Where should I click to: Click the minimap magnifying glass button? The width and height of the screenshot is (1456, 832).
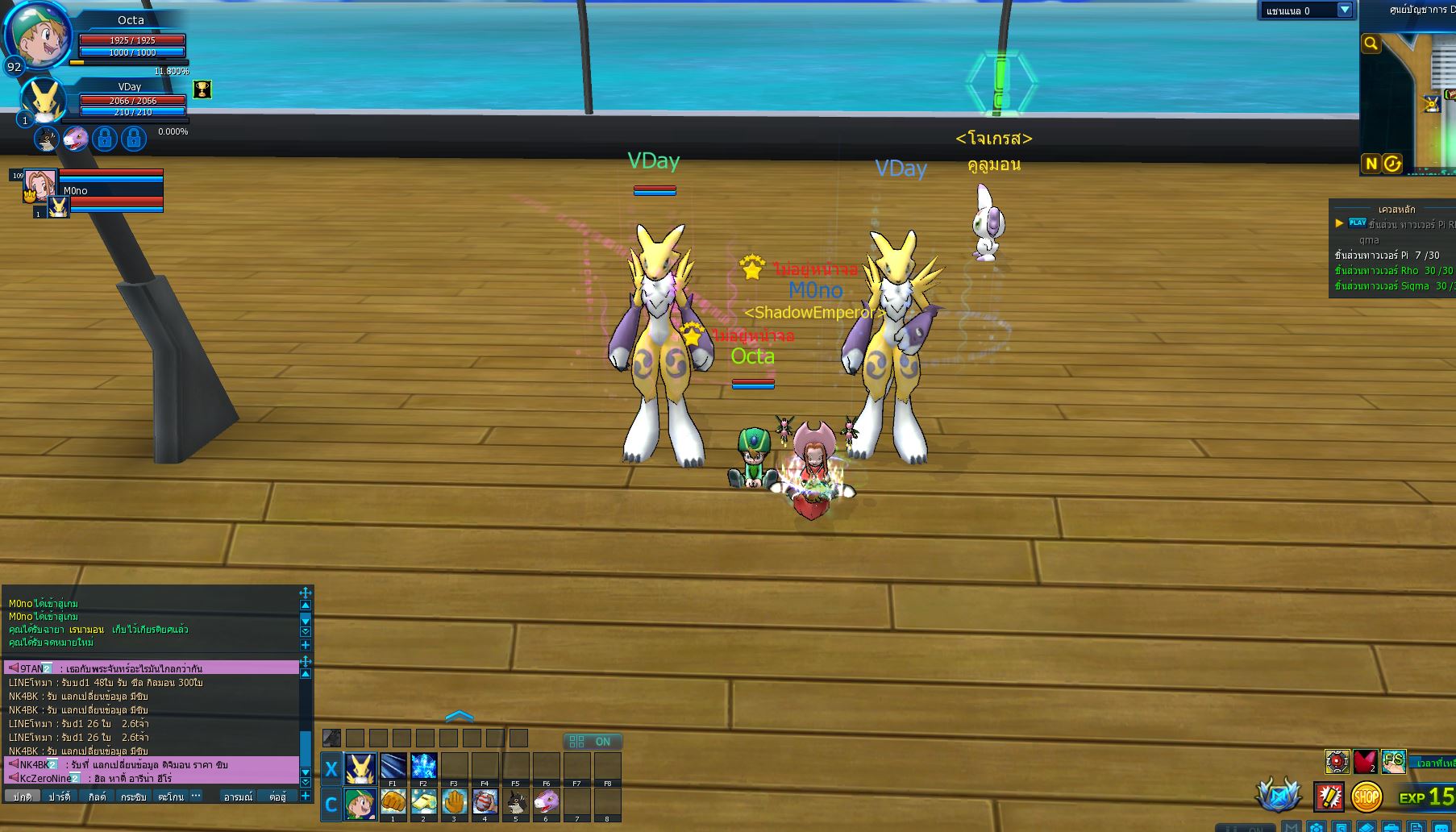pyautogui.click(x=1371, y=44)
